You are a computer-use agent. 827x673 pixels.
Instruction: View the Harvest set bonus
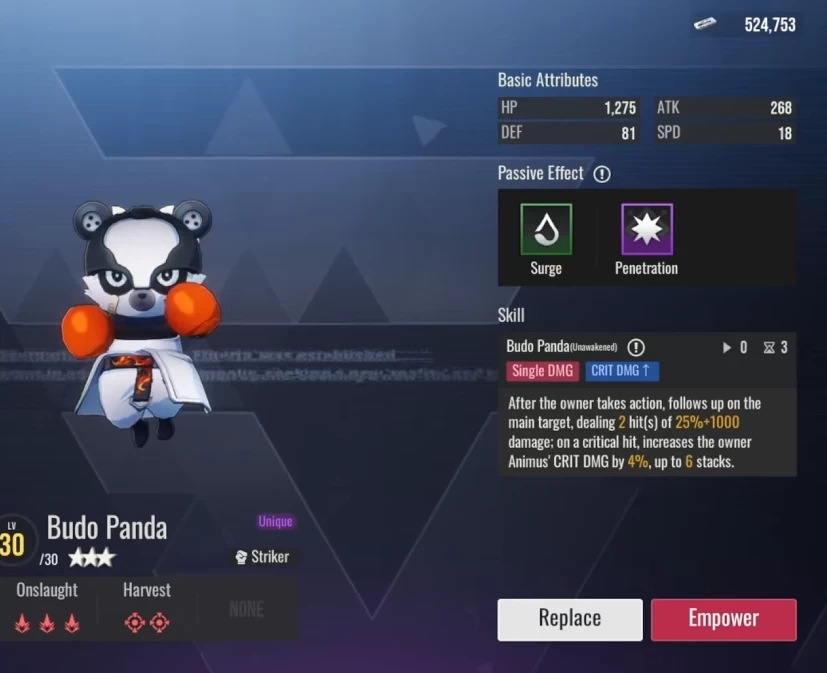pyautogui.click(x=146, y=608)
